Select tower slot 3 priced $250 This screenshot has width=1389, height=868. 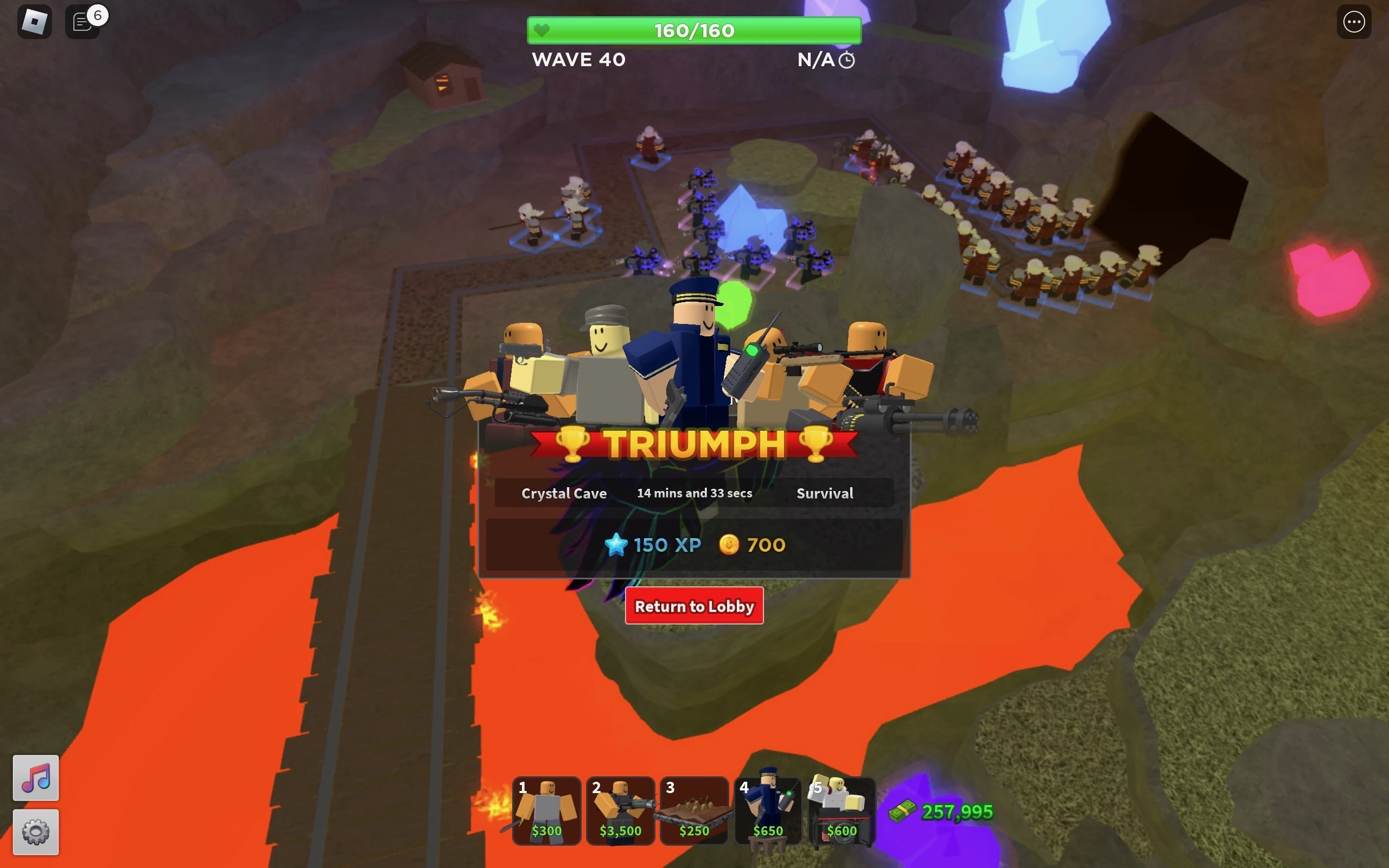[x=694, y=812]
